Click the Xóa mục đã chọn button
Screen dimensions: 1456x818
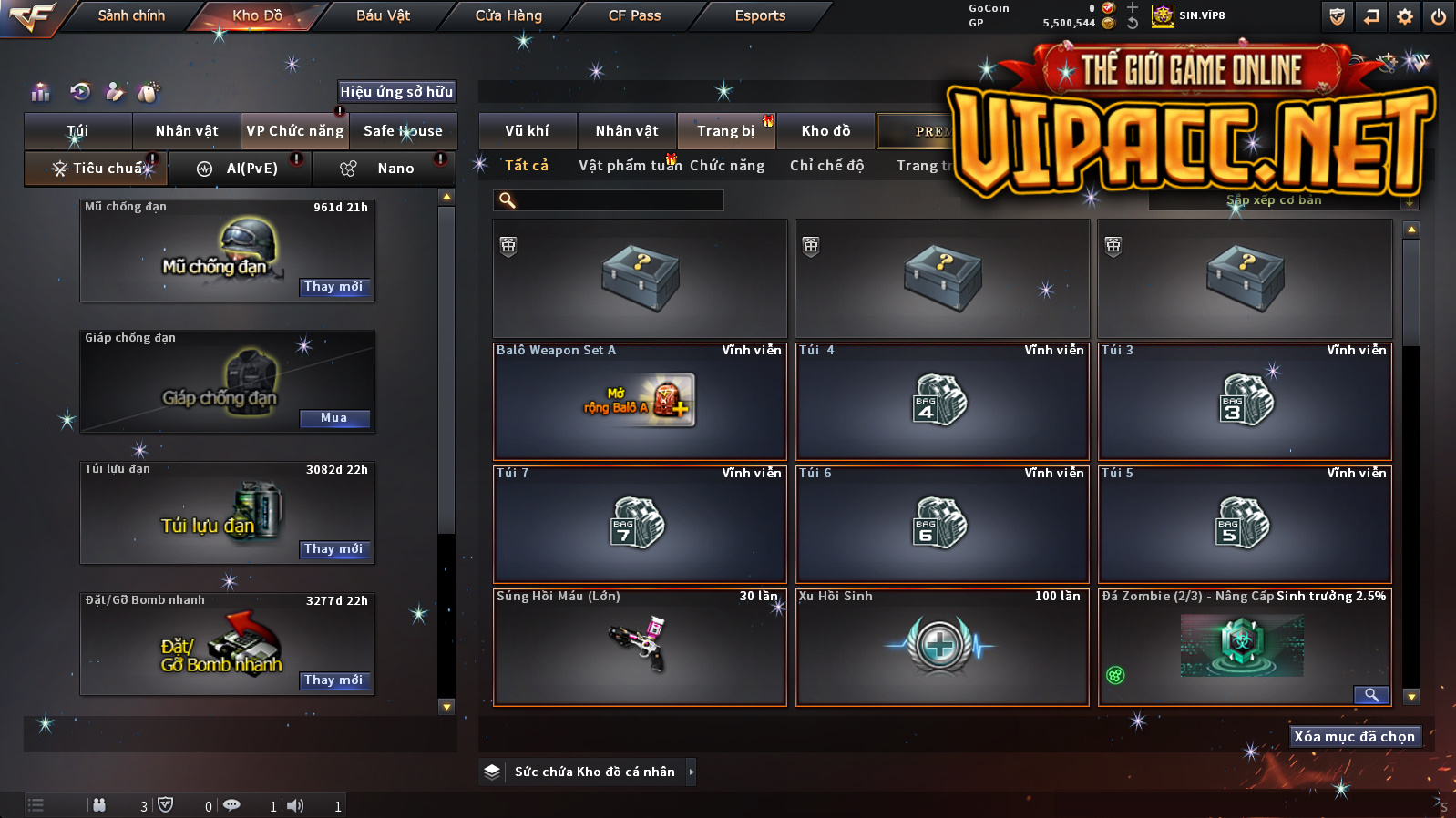point(1355,737)
